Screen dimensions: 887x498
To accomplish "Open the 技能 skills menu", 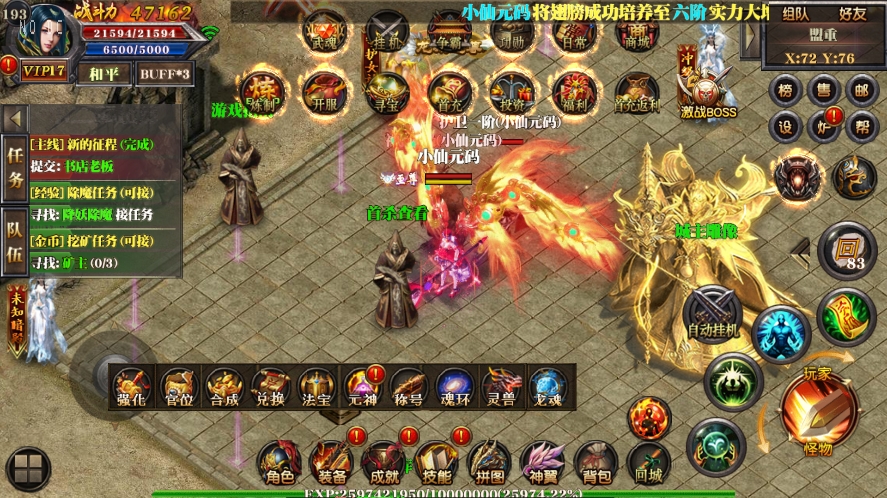I will pyautogui.click(x=436, y=463).
